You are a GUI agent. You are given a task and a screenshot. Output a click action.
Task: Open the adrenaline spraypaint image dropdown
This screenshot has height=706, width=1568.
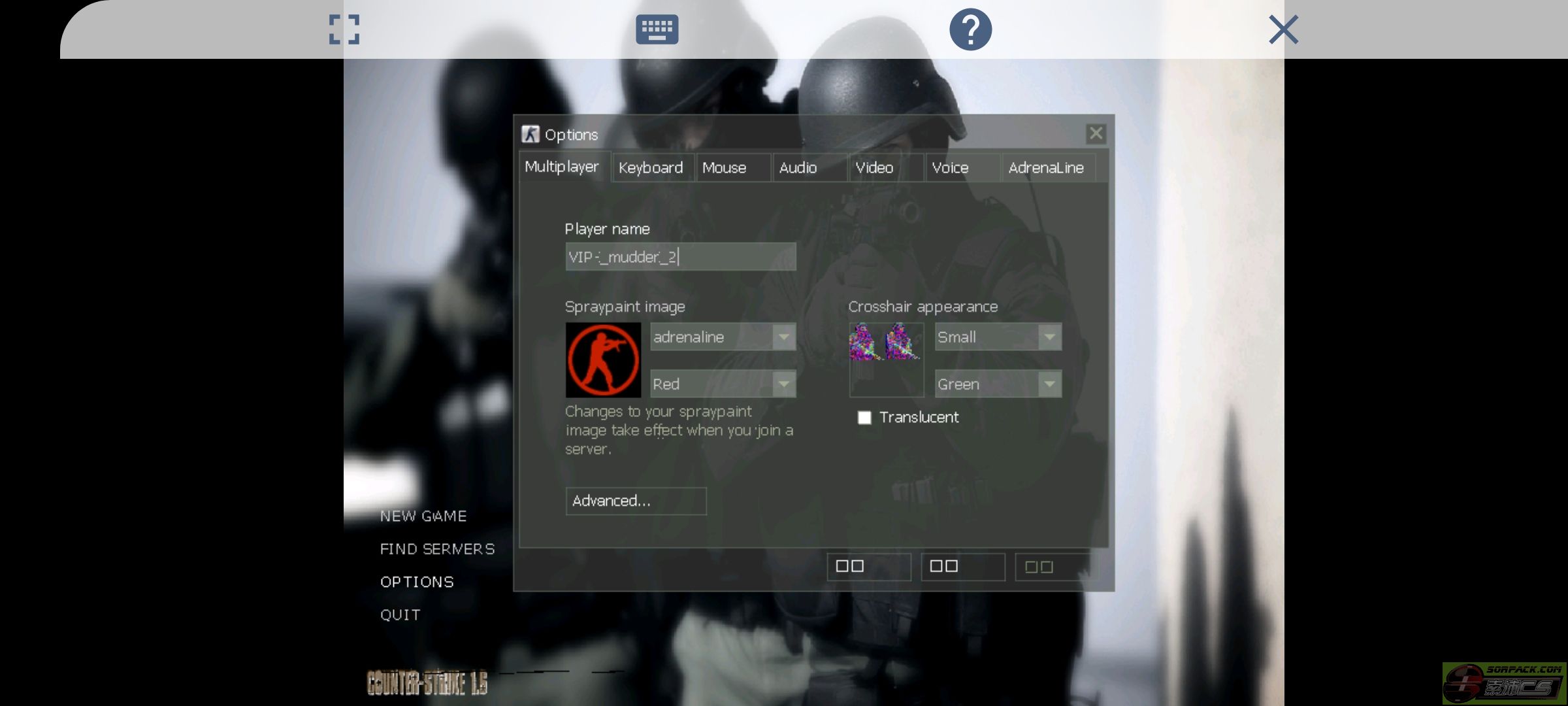(723, 337)
